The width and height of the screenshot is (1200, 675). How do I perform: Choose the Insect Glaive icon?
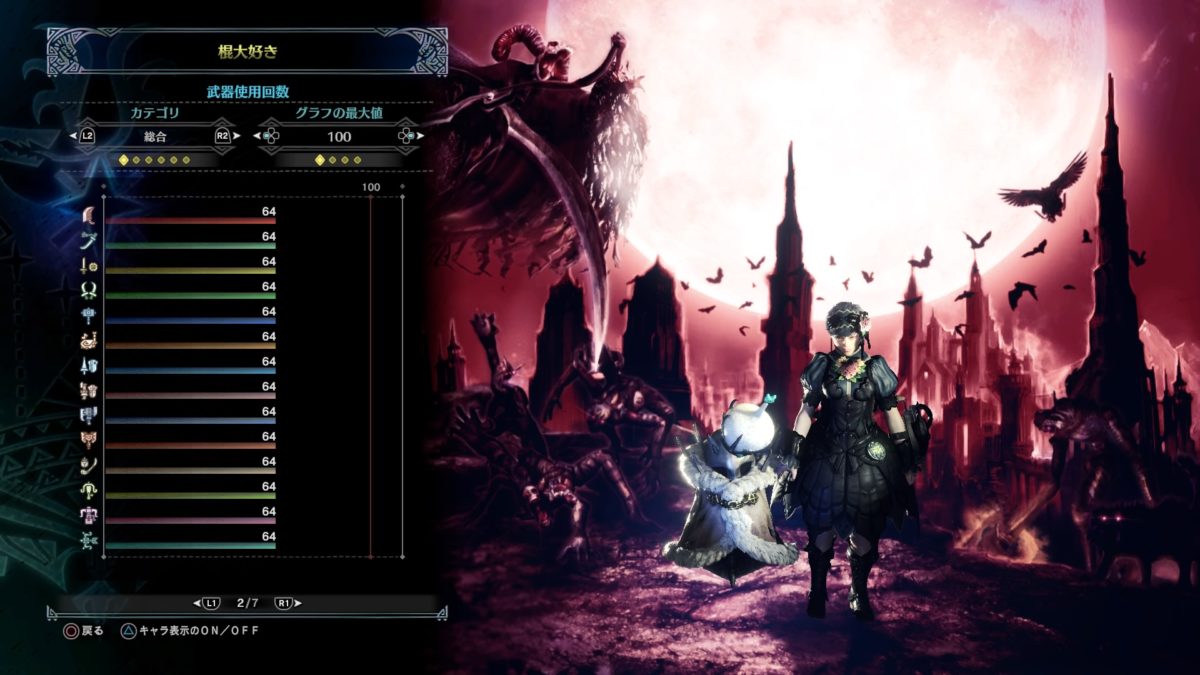(88, 465)
